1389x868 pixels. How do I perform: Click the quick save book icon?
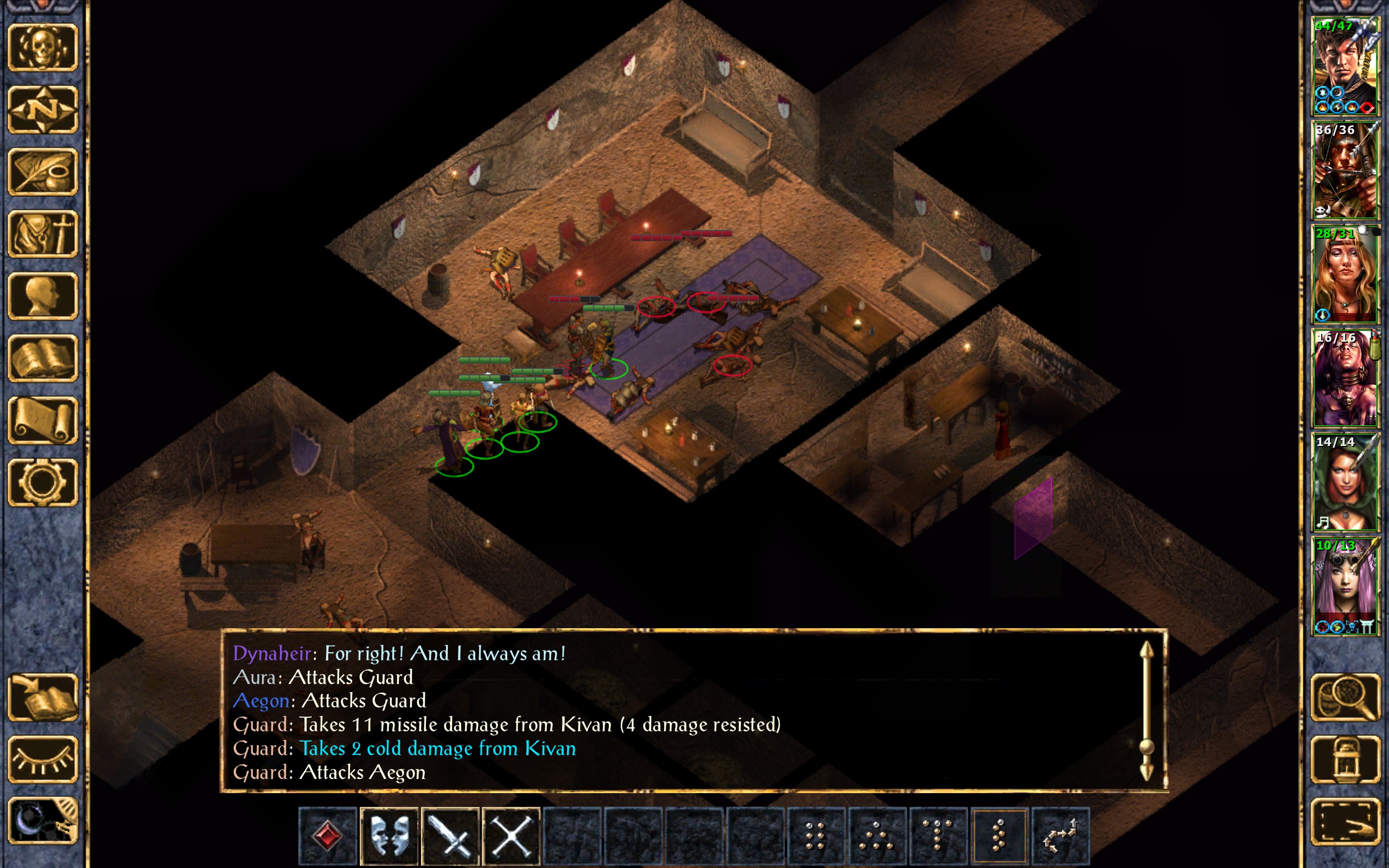[43, 697]
